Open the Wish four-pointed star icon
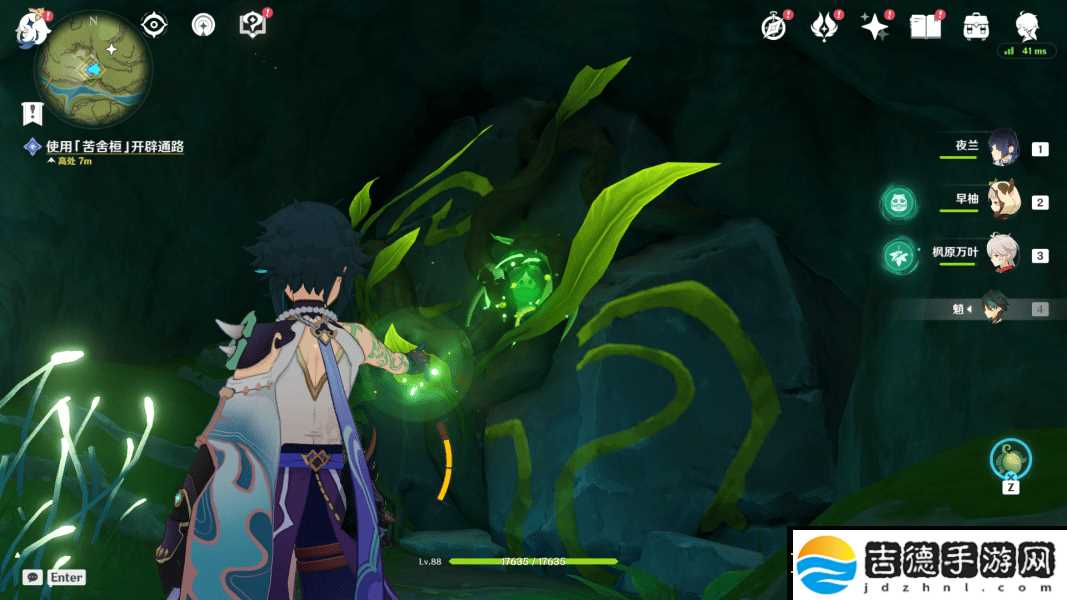Screen dimensions: 1067x600 (x=875, y=27)
